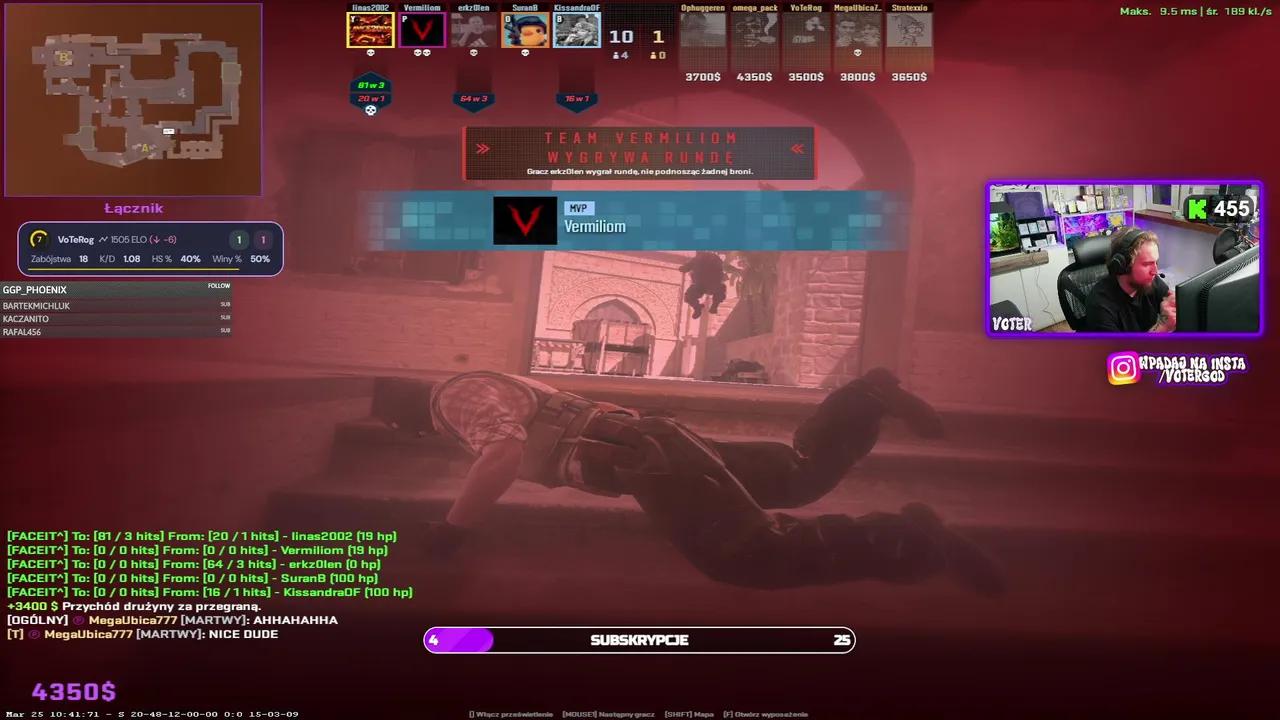Toggle the map overlay via SHIFT Mapa
The width and height of the screenshot is (1280, 720).
pyautogui.click(x=689, y=714)
